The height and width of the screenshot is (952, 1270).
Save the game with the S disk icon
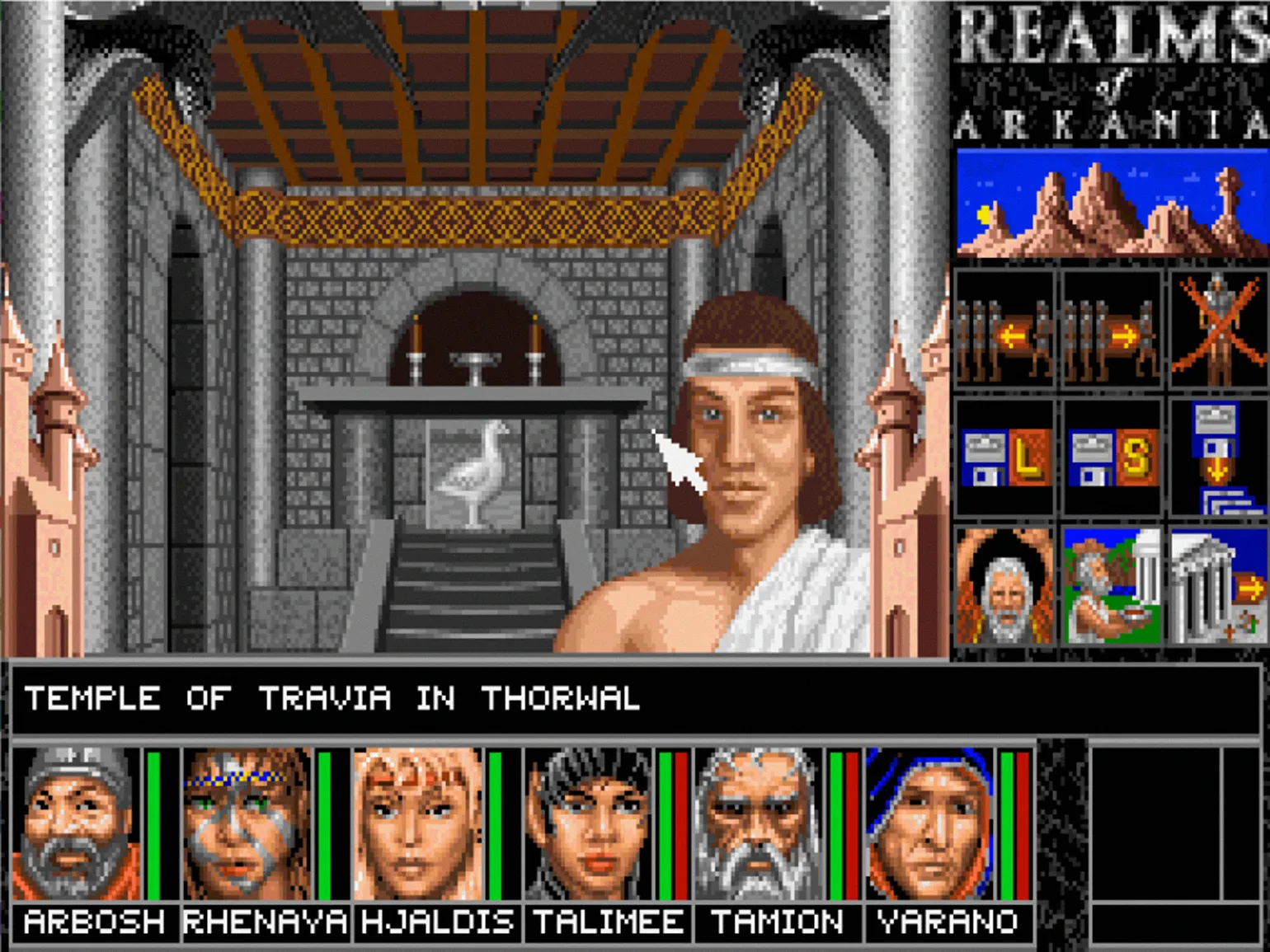pos(1111,458)
